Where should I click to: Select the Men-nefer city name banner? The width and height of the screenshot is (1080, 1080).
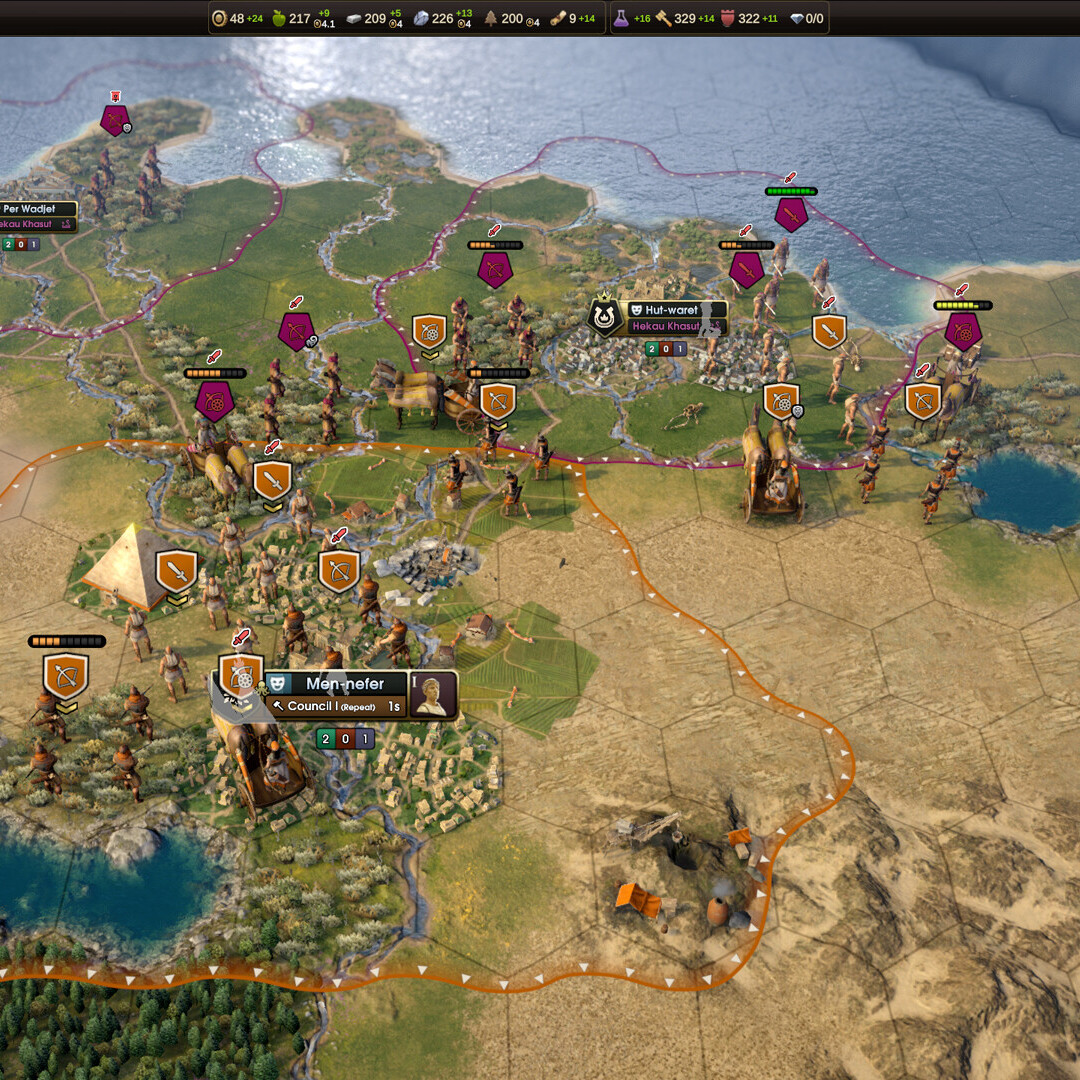coord(344,684)
